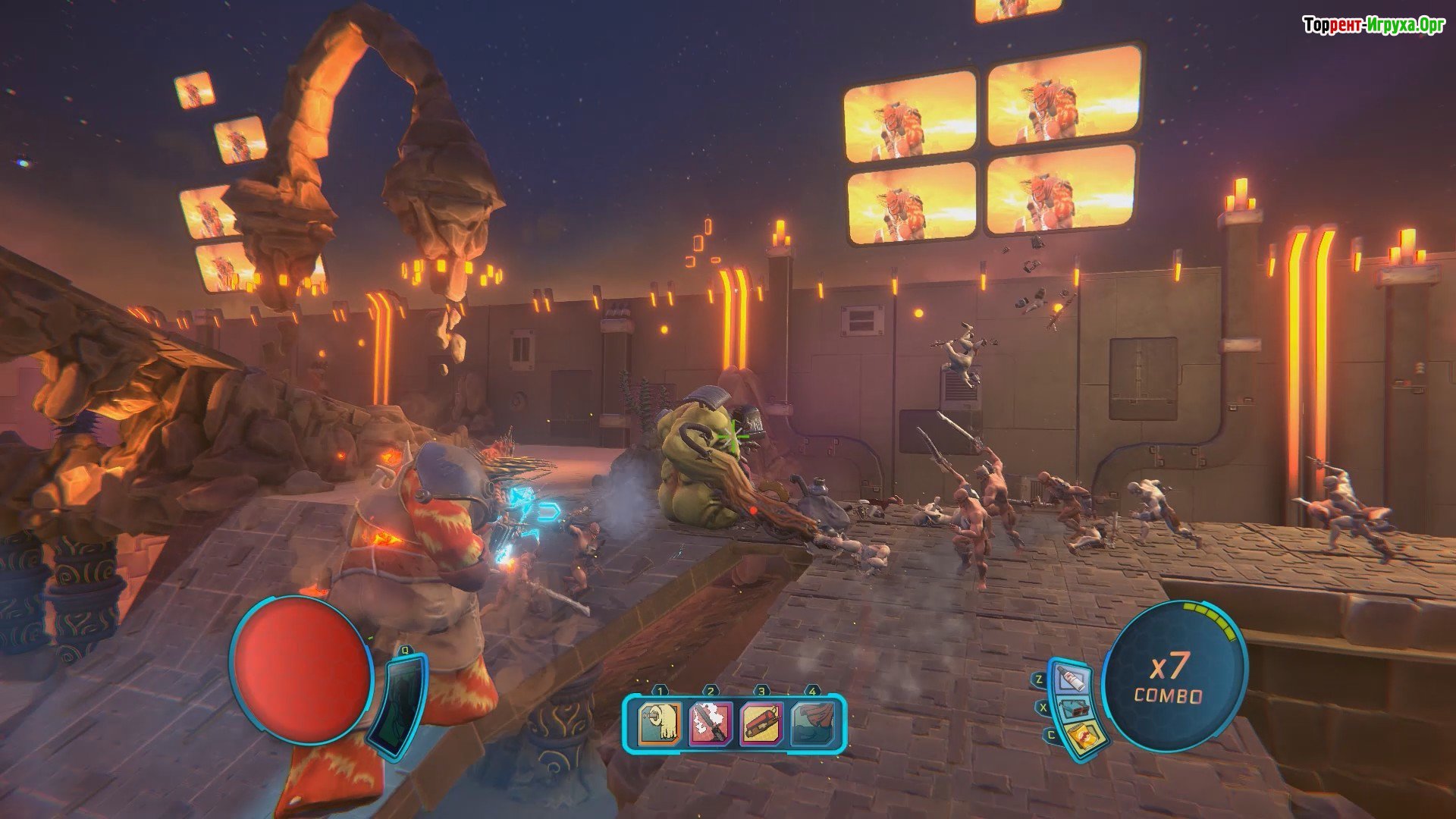The height and width of the screenshot is (819, 1456).
Task: Activate the curved green special ability slot
Action: [x=397, y=704]
